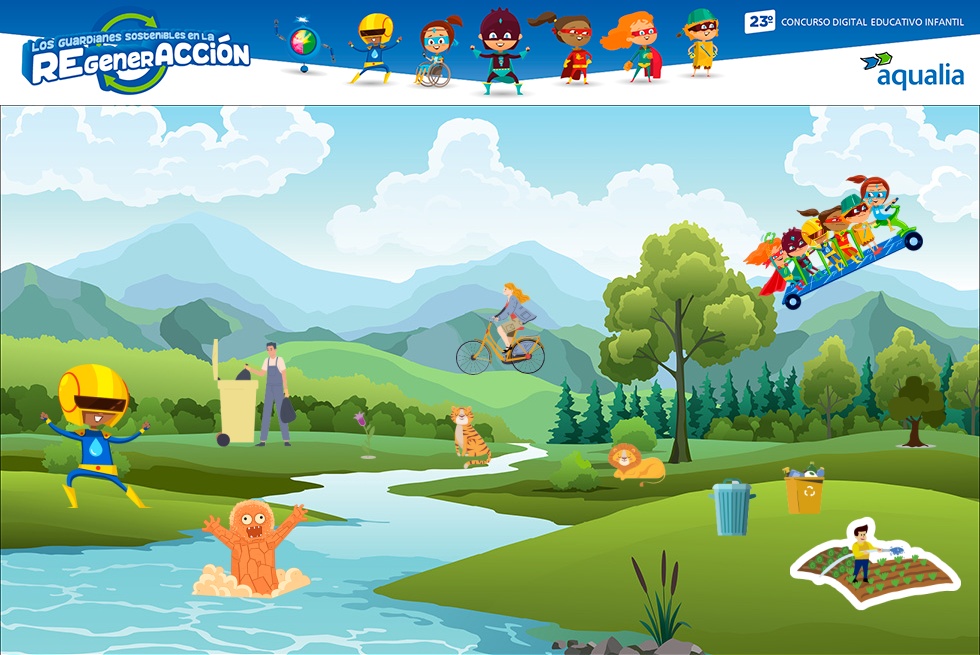The height and width of the screenshot is (655, 980).
Task: Click the Guardianes REgenerACCIÓN game logo
Action: point(137,54)
